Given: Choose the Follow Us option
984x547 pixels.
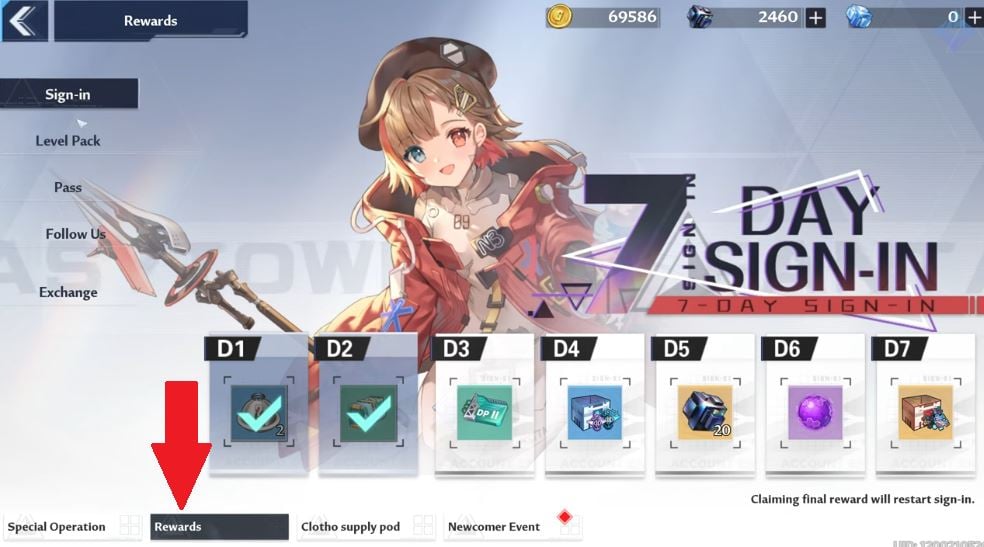Looking at the screenshot, I should click(x=75, y=234).
